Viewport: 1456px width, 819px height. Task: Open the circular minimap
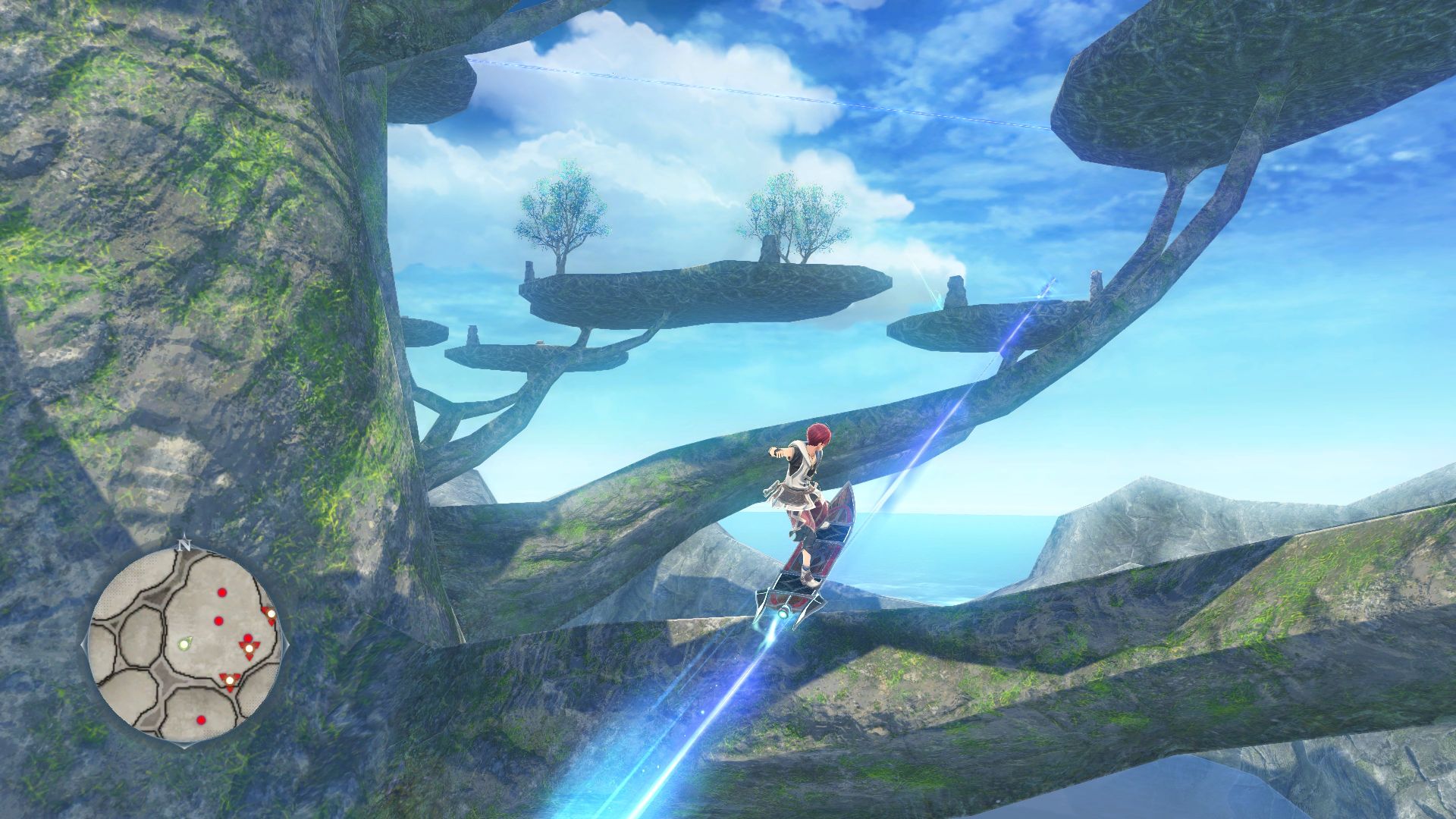[x=186, y=646]
